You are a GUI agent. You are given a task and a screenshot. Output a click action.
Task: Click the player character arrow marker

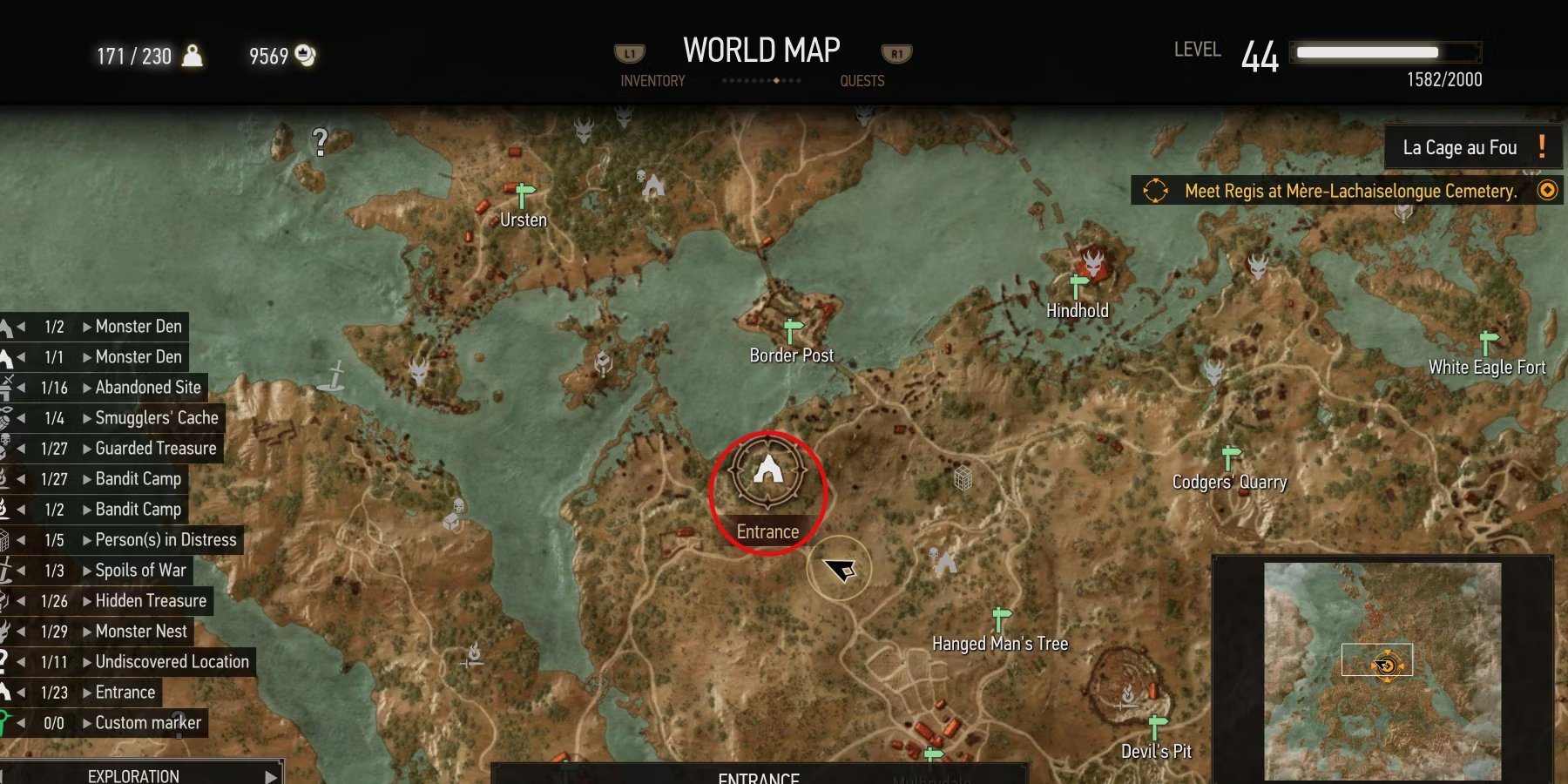(839, 571)
